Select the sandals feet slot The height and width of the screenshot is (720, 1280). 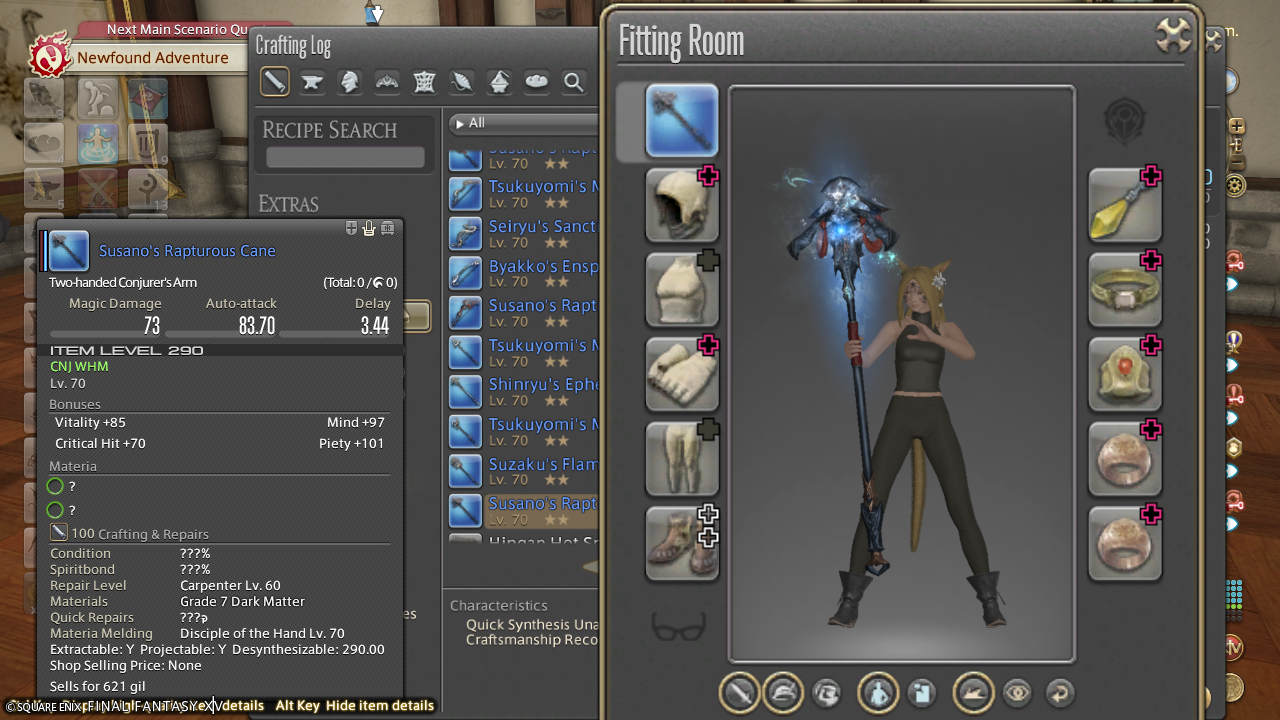pos(681,543)
